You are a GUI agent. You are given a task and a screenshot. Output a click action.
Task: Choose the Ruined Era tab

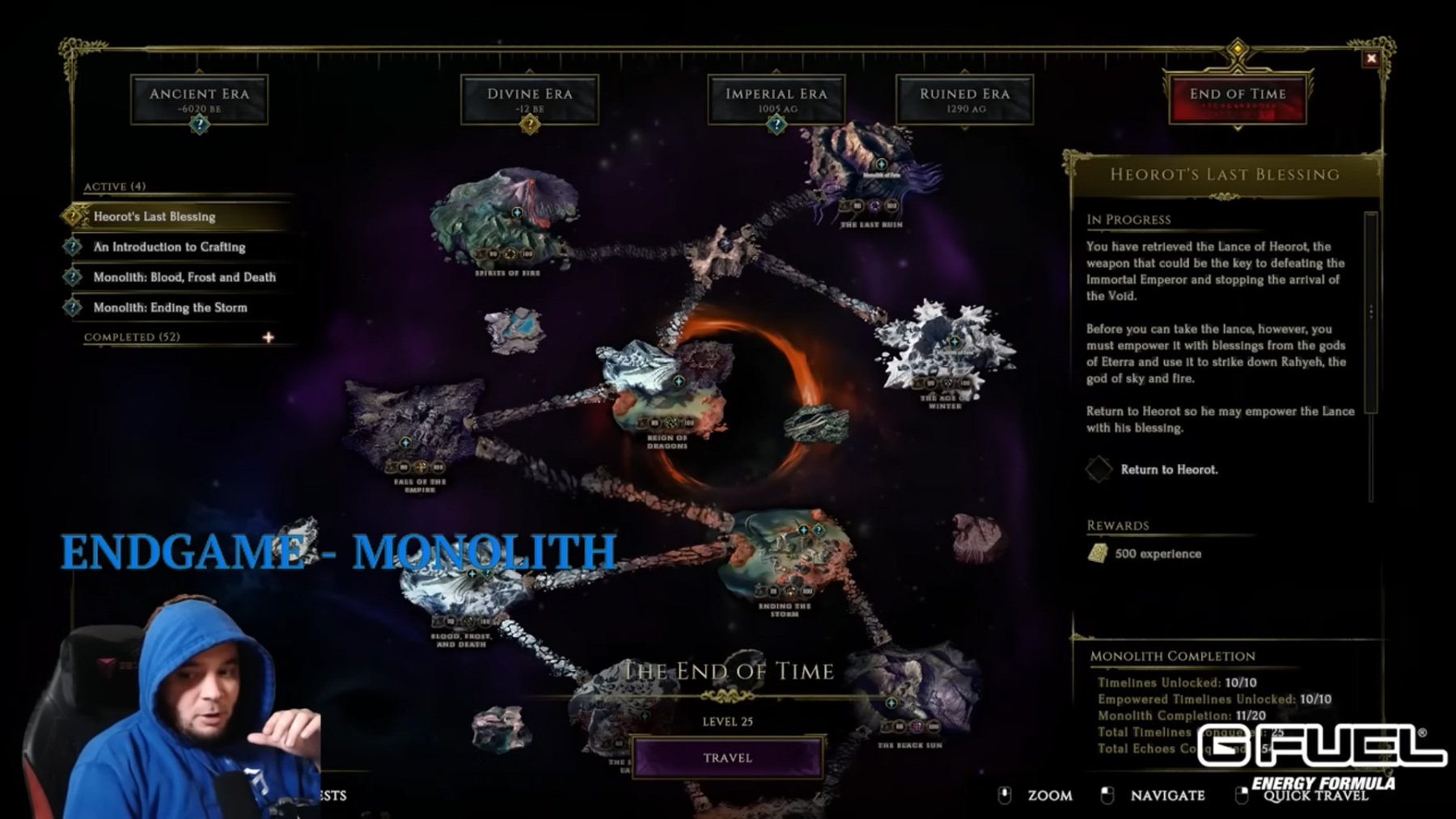[x=964, y=99]
